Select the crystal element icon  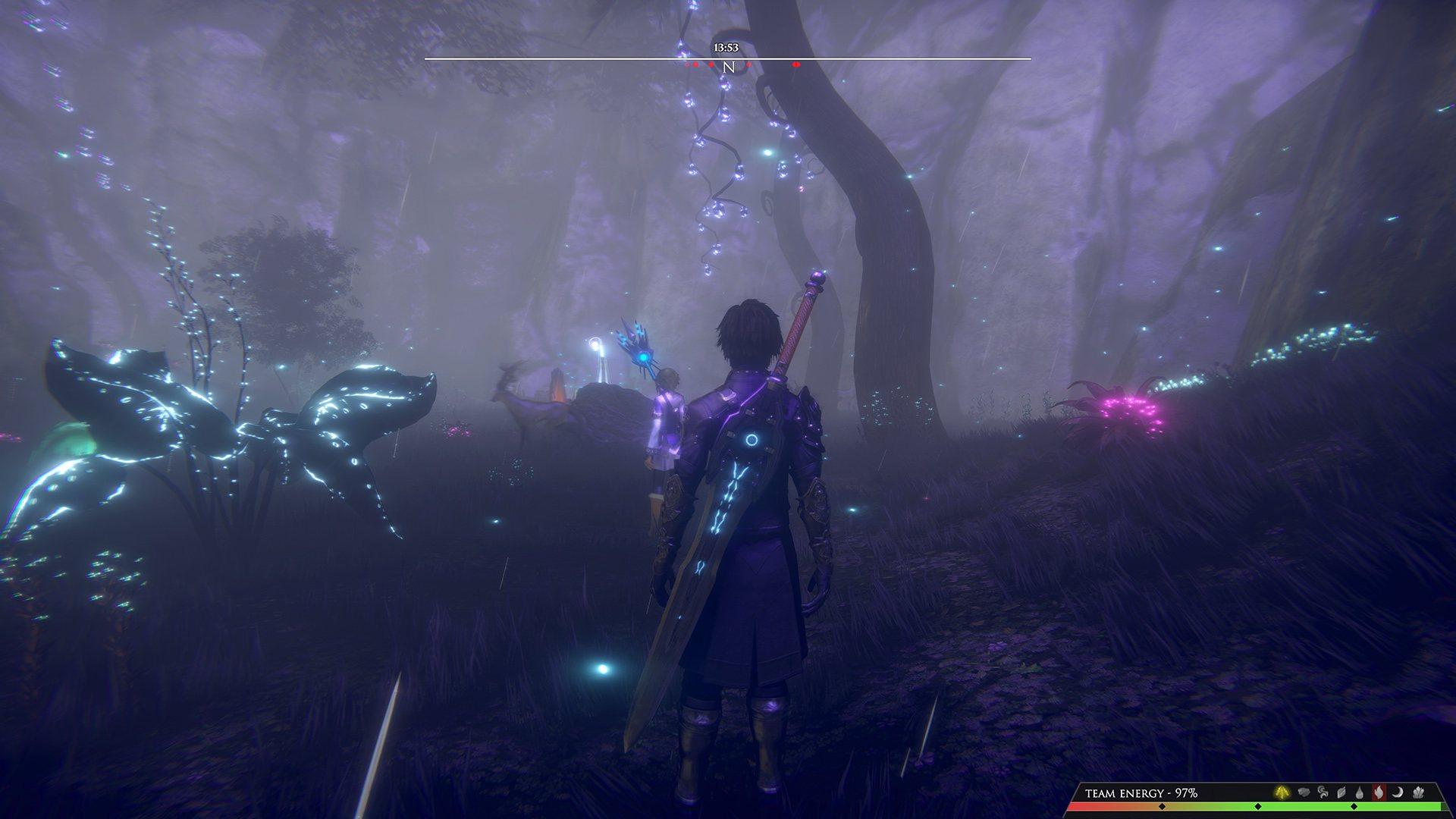tap(1415, 793)
